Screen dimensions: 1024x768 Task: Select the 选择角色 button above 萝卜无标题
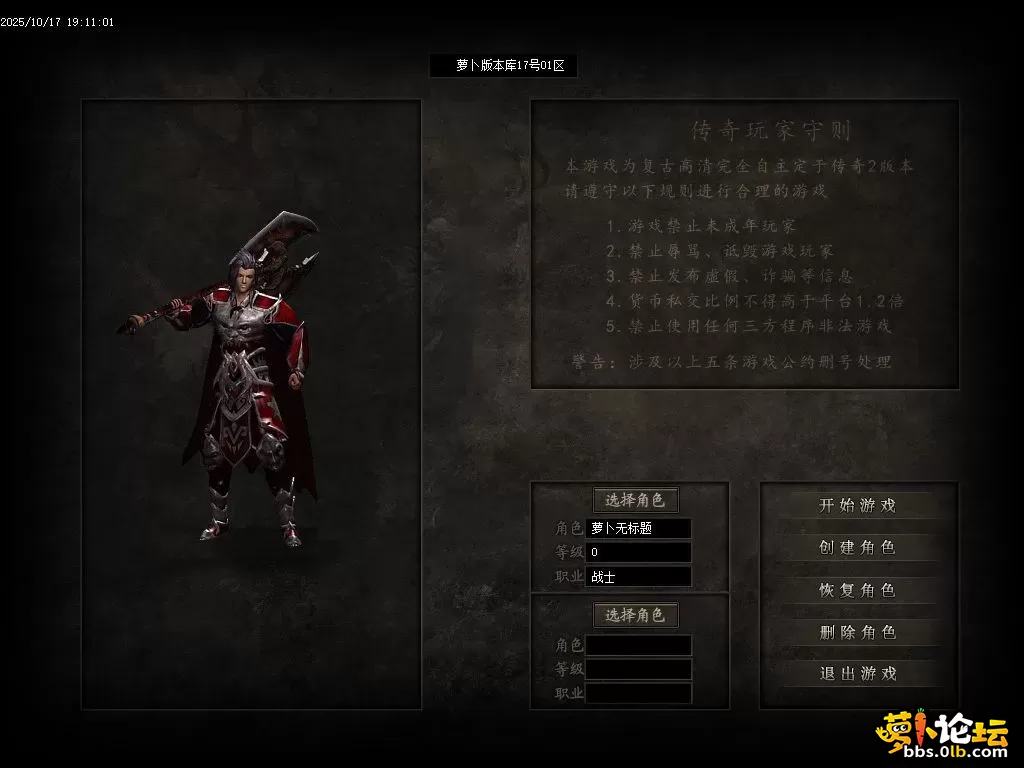635,500
